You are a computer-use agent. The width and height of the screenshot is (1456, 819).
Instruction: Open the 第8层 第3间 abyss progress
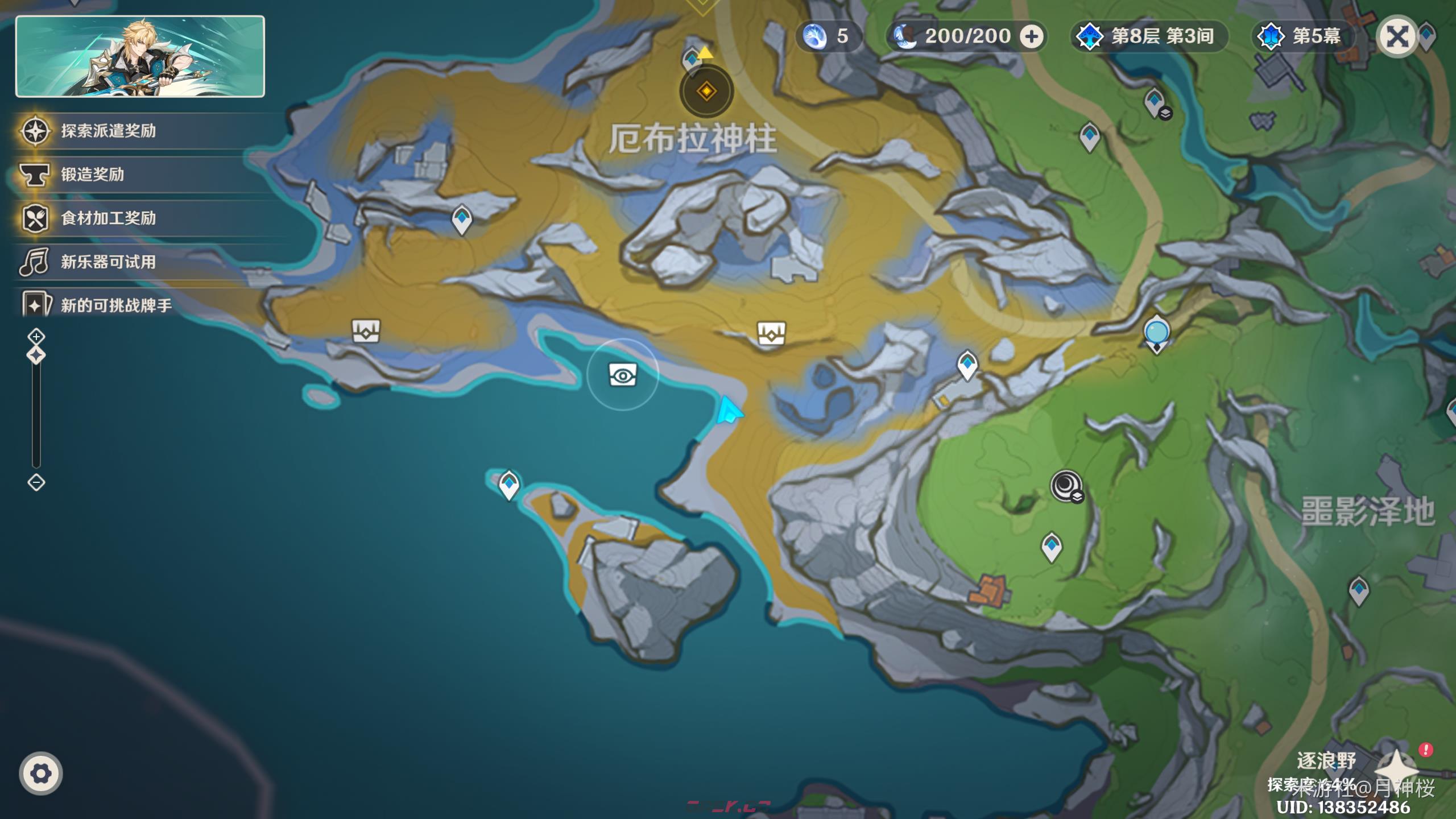click(x=1149, y=37)
